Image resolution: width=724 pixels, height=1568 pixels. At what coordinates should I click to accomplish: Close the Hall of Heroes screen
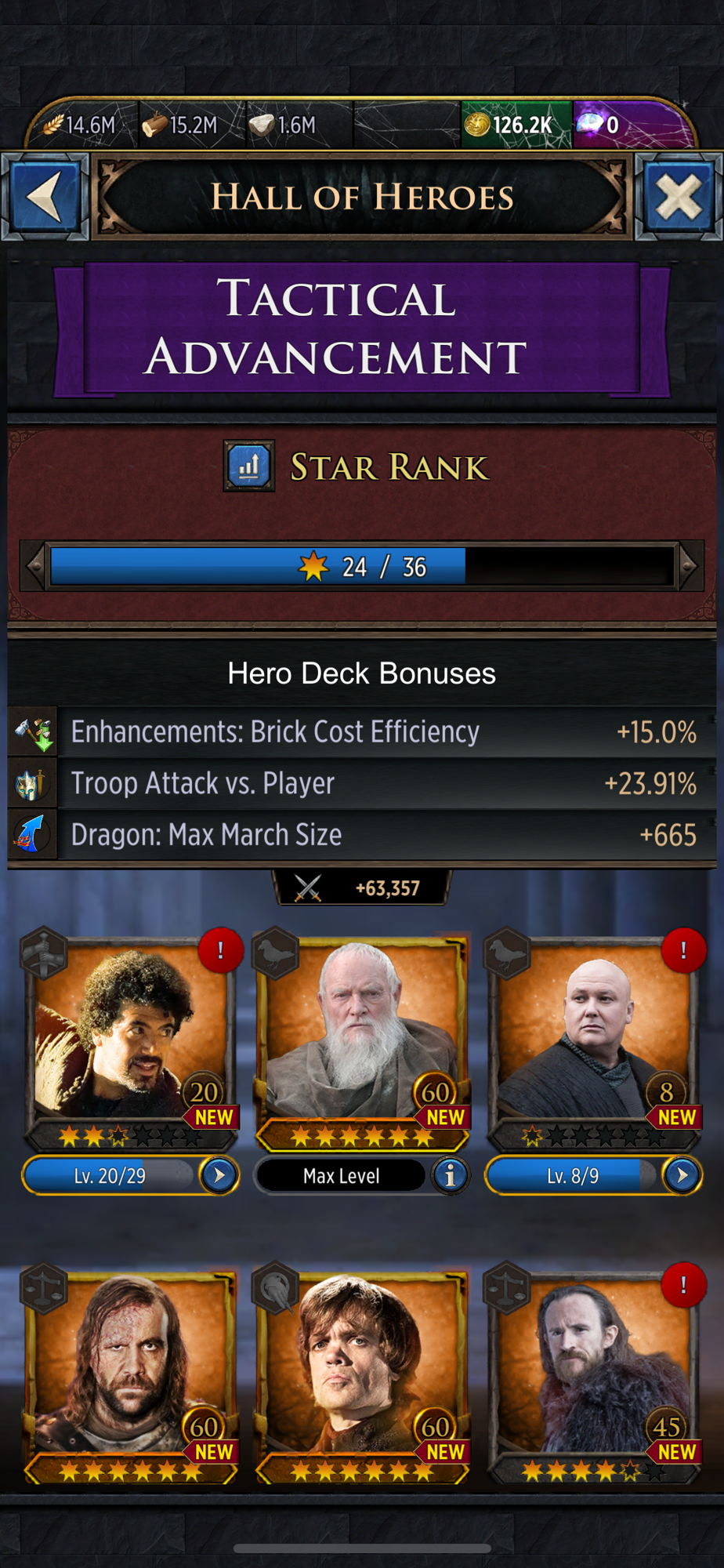point(678,196)
